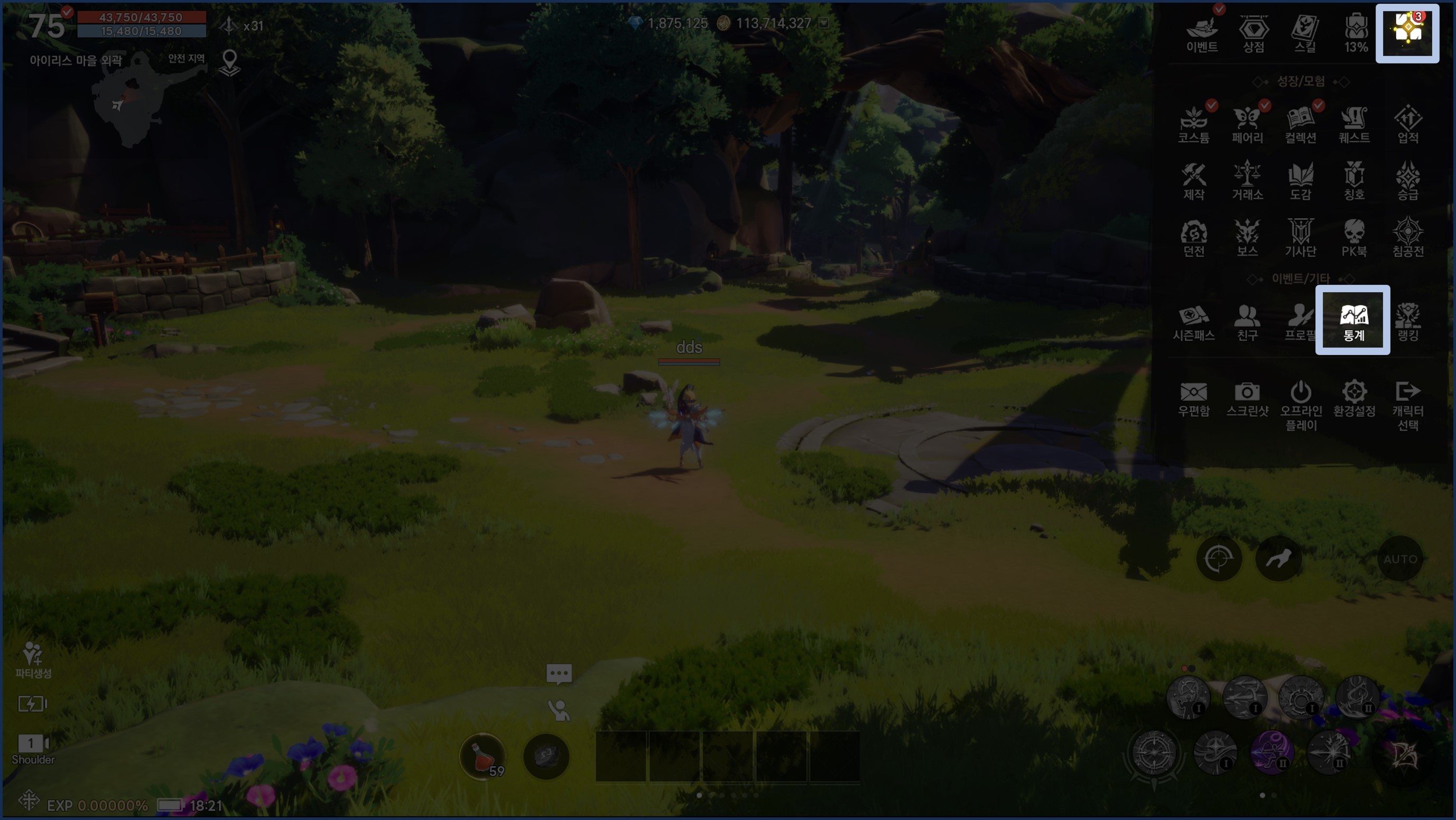Open the 스킬 skill menu

point(1304,33)
